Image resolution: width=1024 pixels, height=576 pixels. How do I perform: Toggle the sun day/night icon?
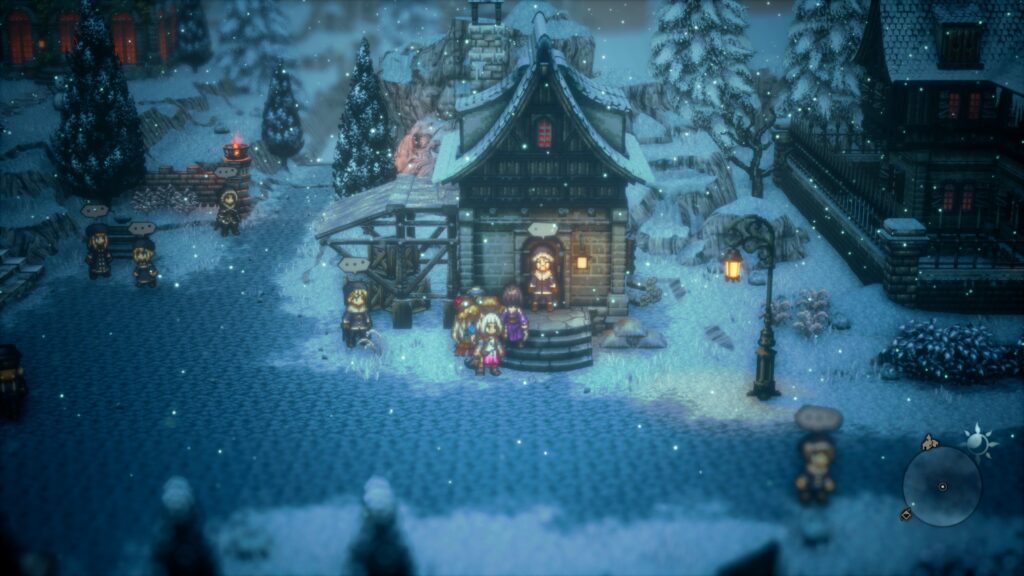(x=976, y=441)
